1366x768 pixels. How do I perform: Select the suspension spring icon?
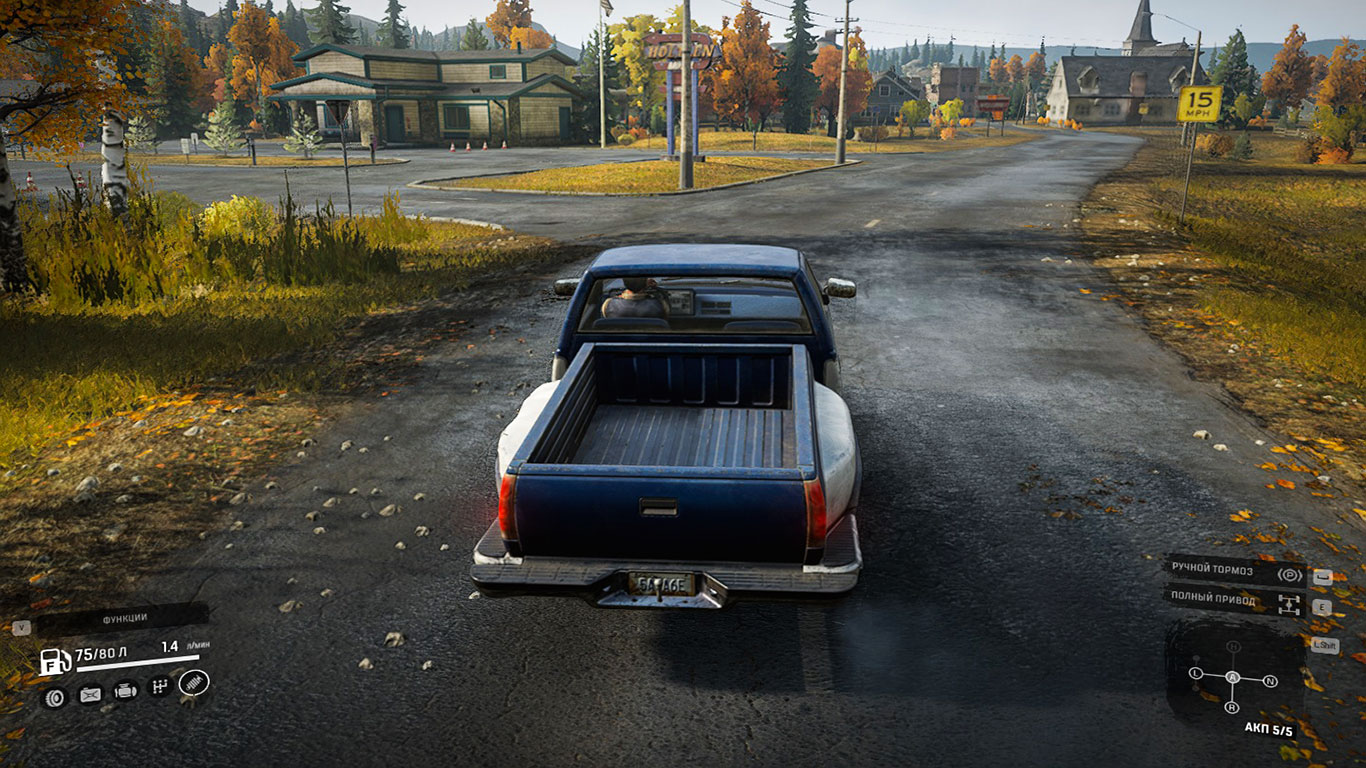point(193,683)
